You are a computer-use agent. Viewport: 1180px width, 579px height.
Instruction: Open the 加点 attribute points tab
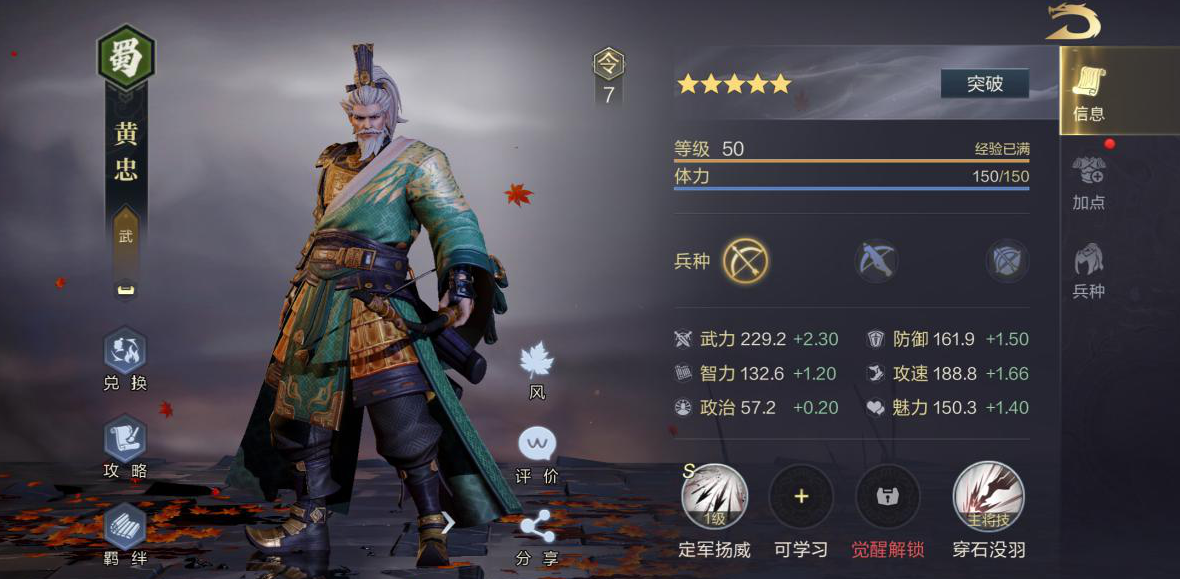tap(1088, 182)
